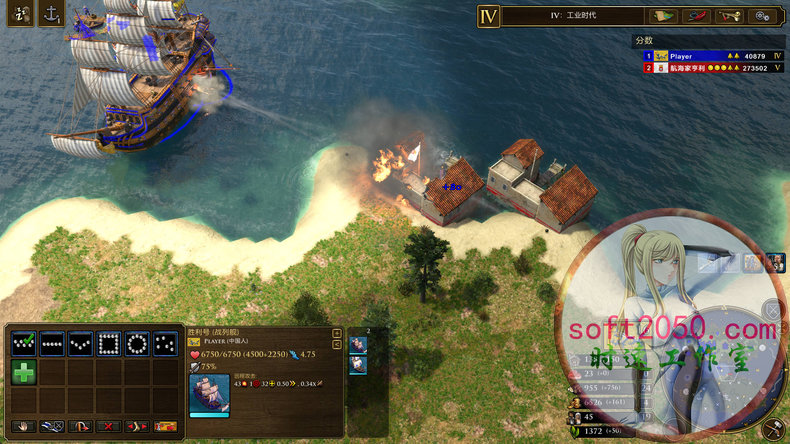
Task: Click the green plus command button
Action: [x=24, y=373]
